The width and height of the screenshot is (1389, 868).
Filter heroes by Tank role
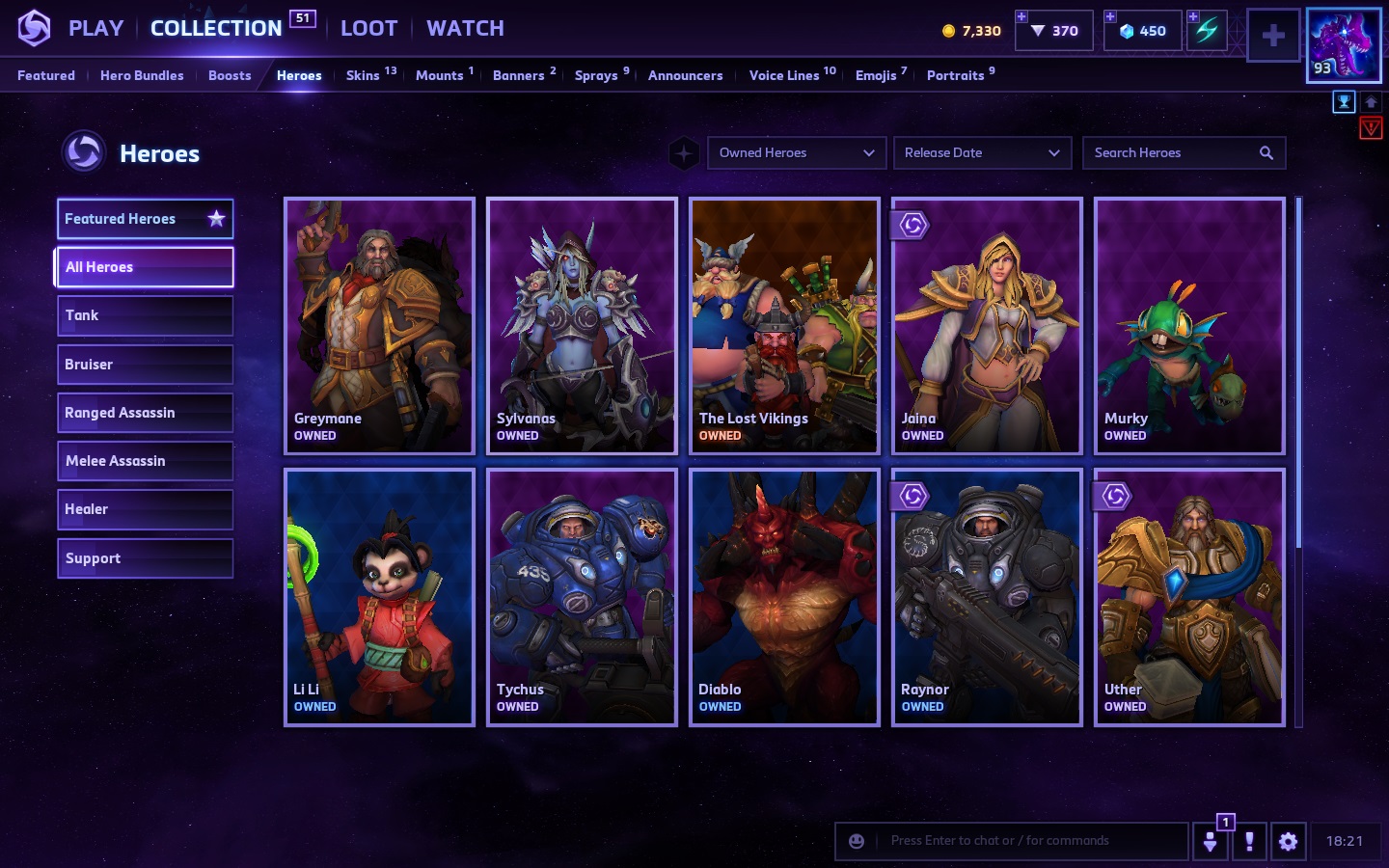(145, 315)
